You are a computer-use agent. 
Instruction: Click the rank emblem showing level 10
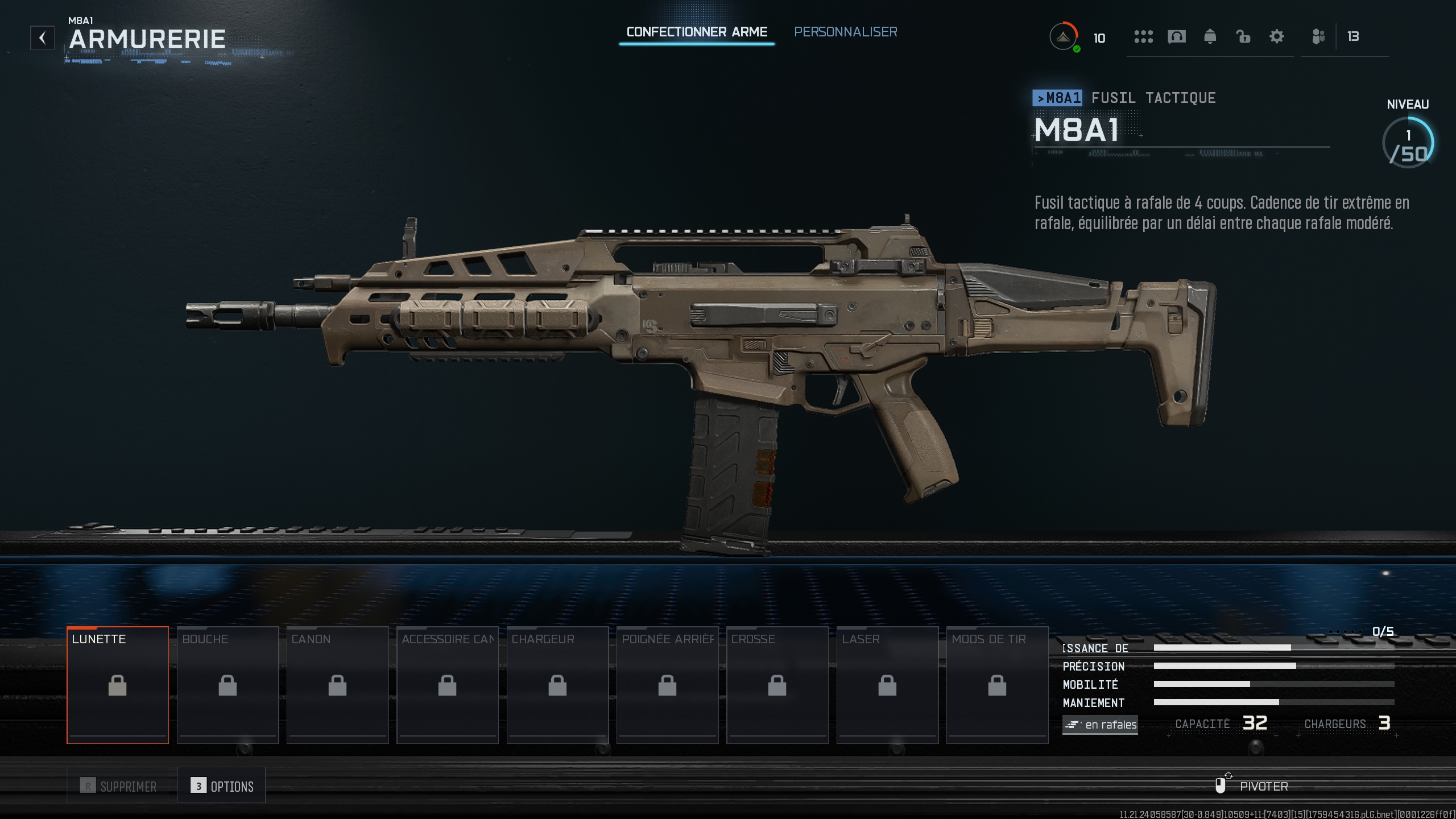pyautogui.click(x=1063, y=36)
